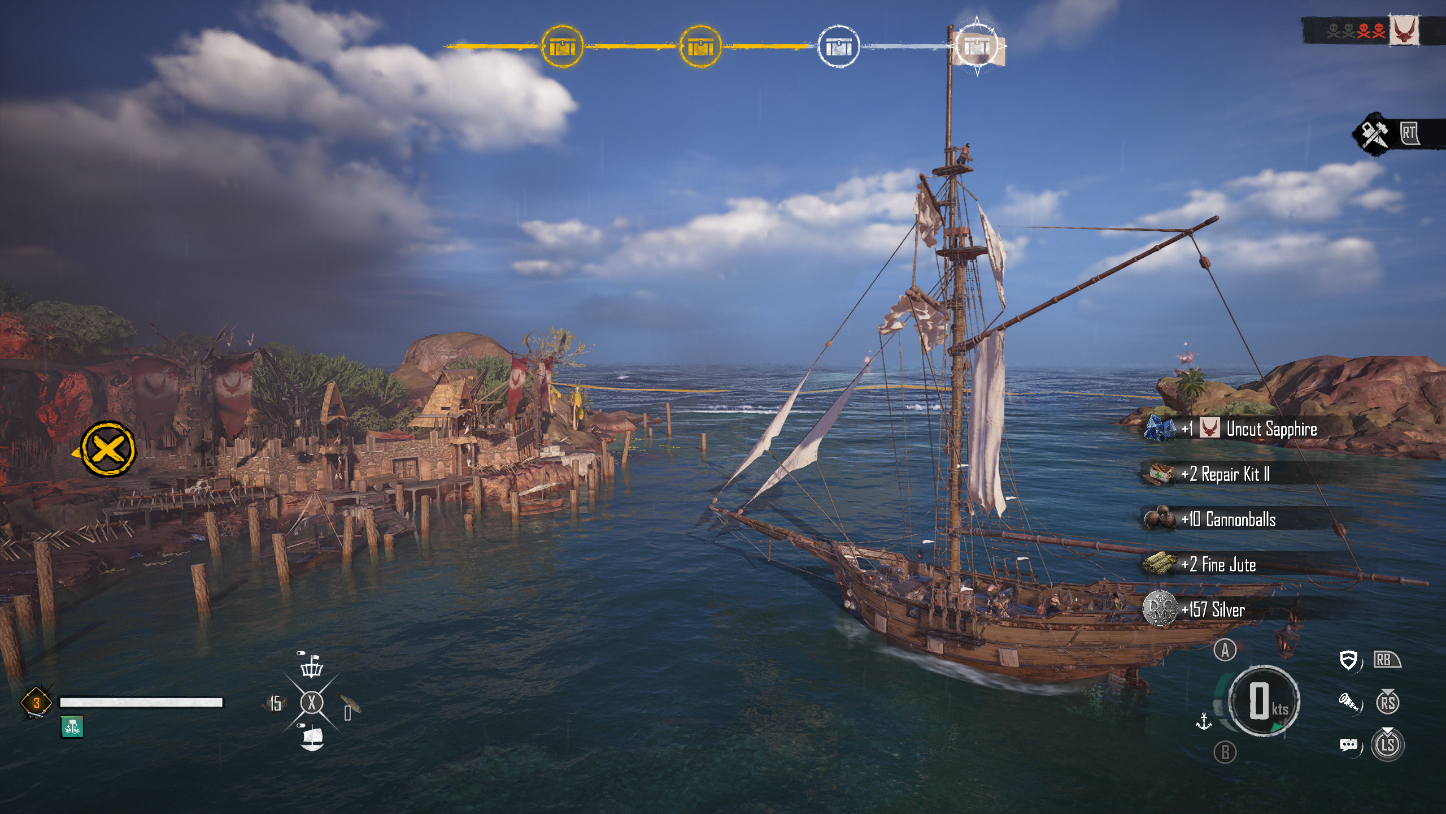Open the level 3 rank badge
This screenshot has width=1446, height=814.
[36, 702]
